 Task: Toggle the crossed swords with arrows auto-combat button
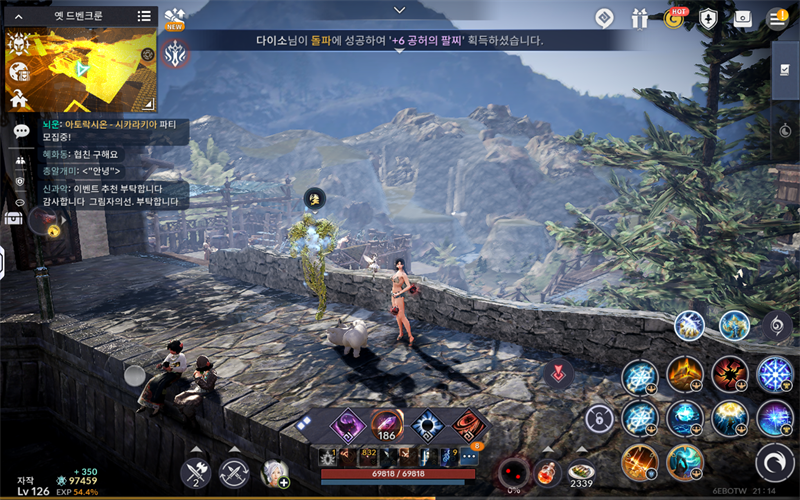coord(234,472)
